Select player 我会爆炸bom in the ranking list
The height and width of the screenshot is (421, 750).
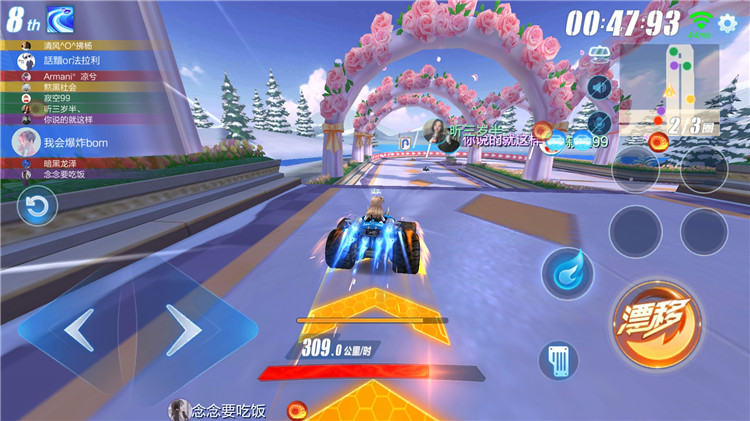click(x=68, y=143)
